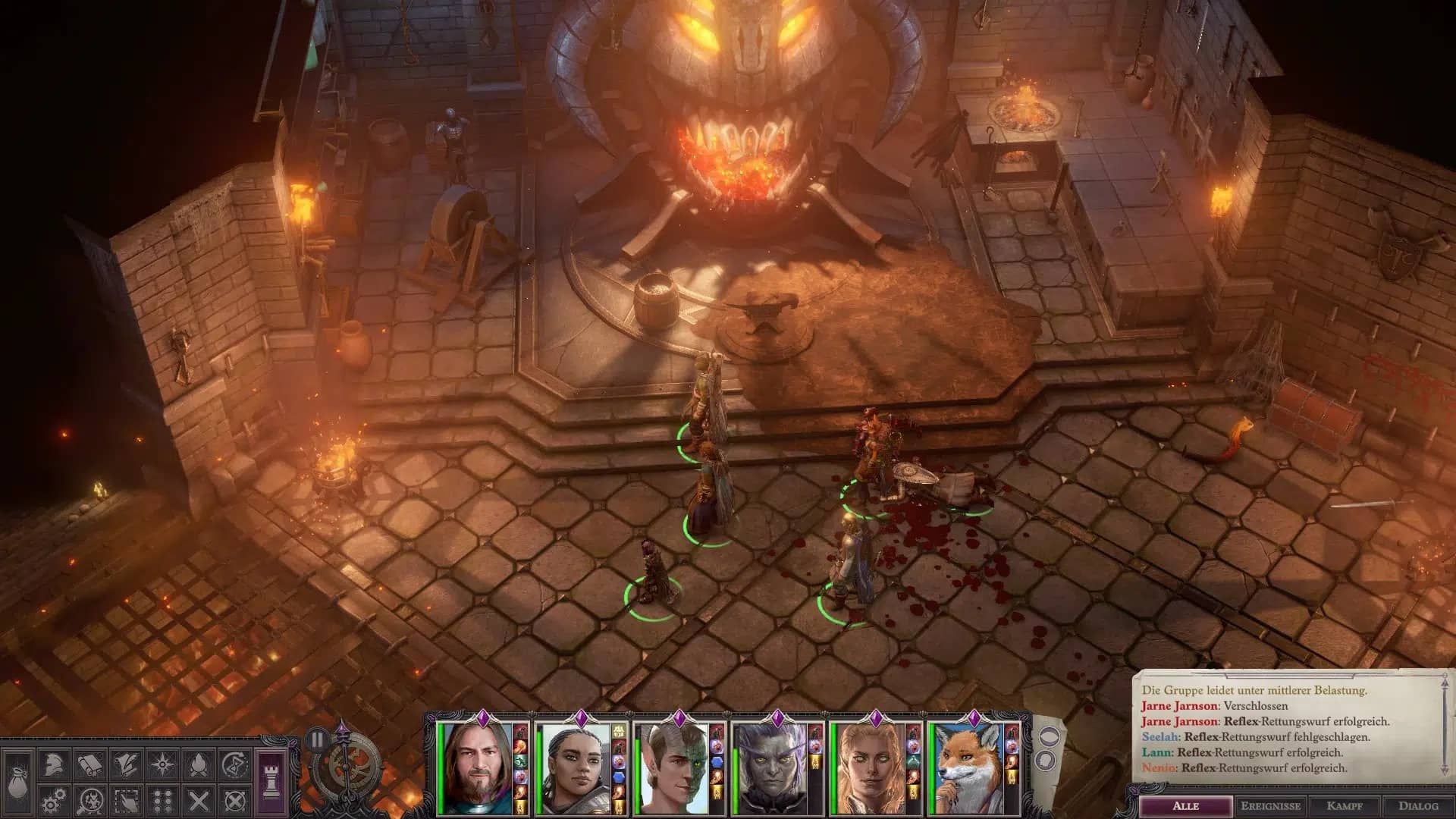The image size is (1456, 819).
Task: Select the Alle log filter button
Action: [x=1186, y=805]
